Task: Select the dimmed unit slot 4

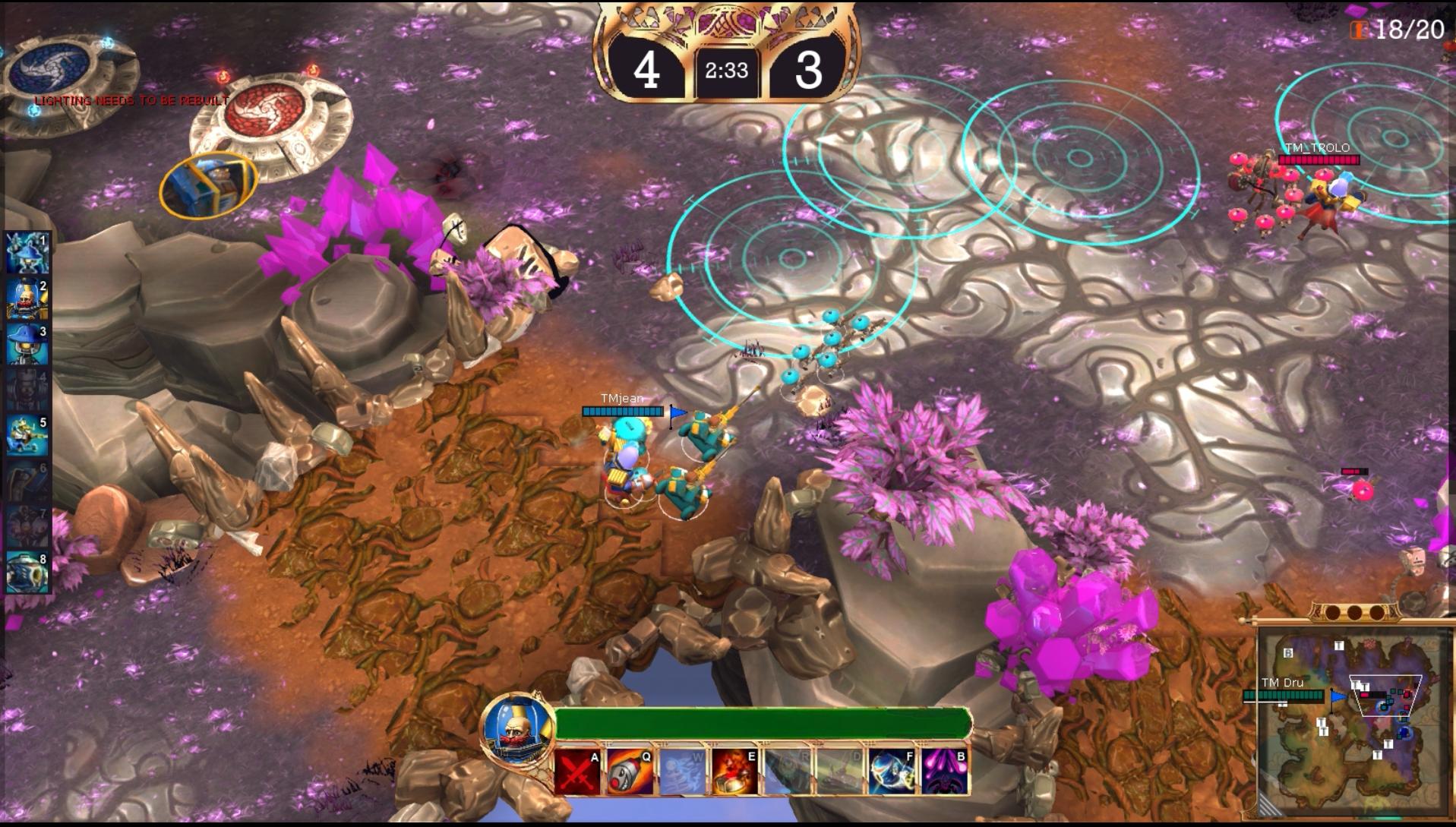Action: coord(27,390)
